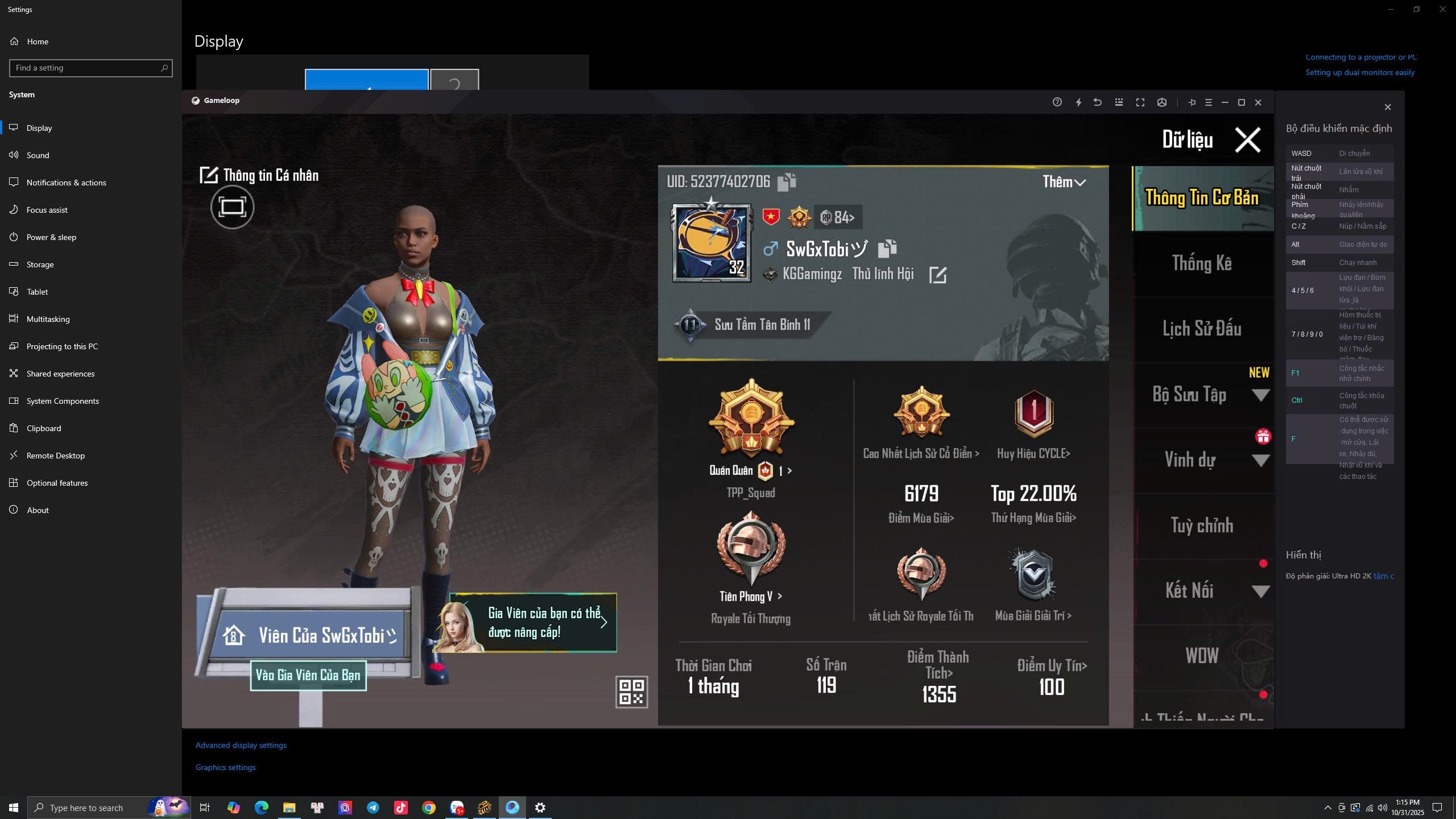Open the RP 84 royale pass badge
The width and height of the screenshot is (1456, 819).
point(837,217)
